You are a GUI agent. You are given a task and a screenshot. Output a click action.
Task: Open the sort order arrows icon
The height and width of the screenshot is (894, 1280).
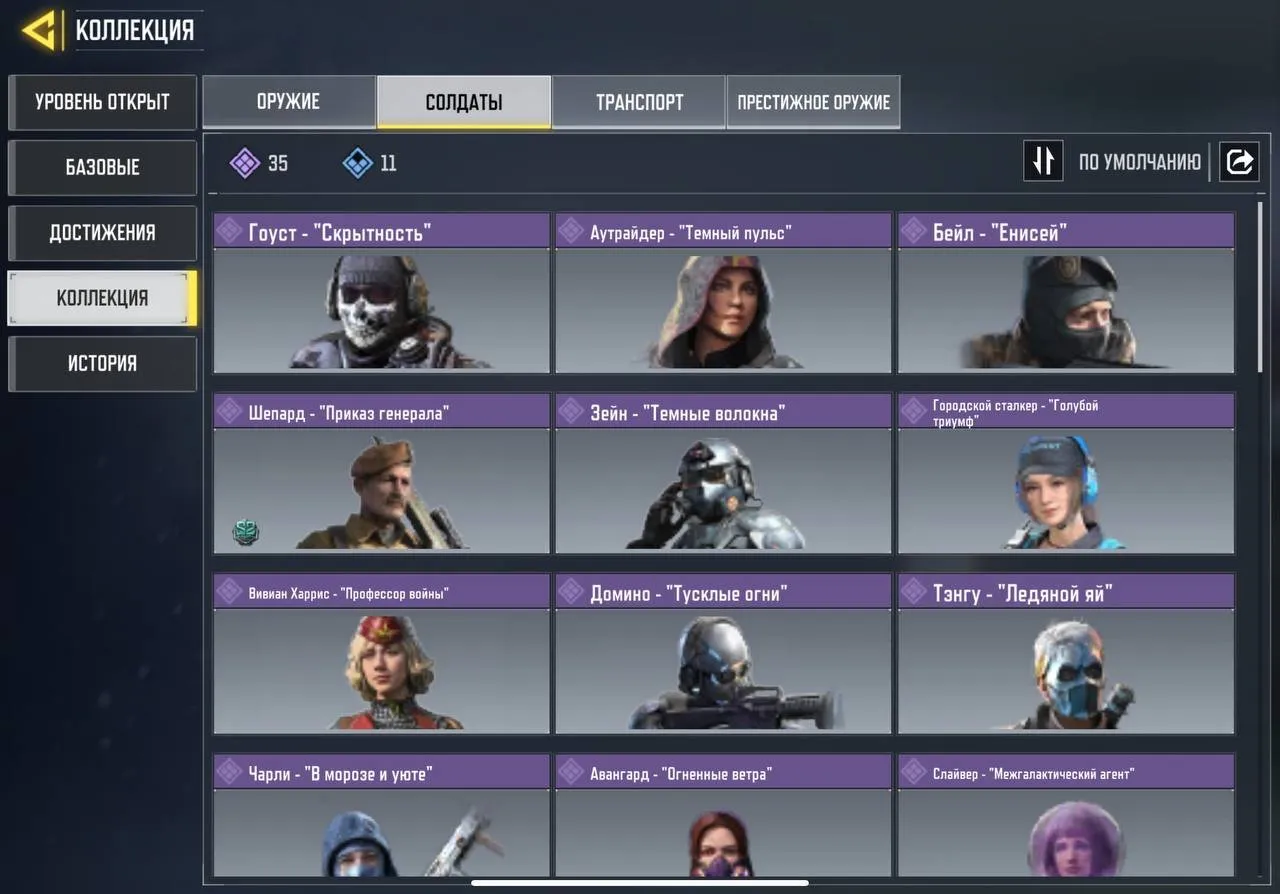[1043, 161]
